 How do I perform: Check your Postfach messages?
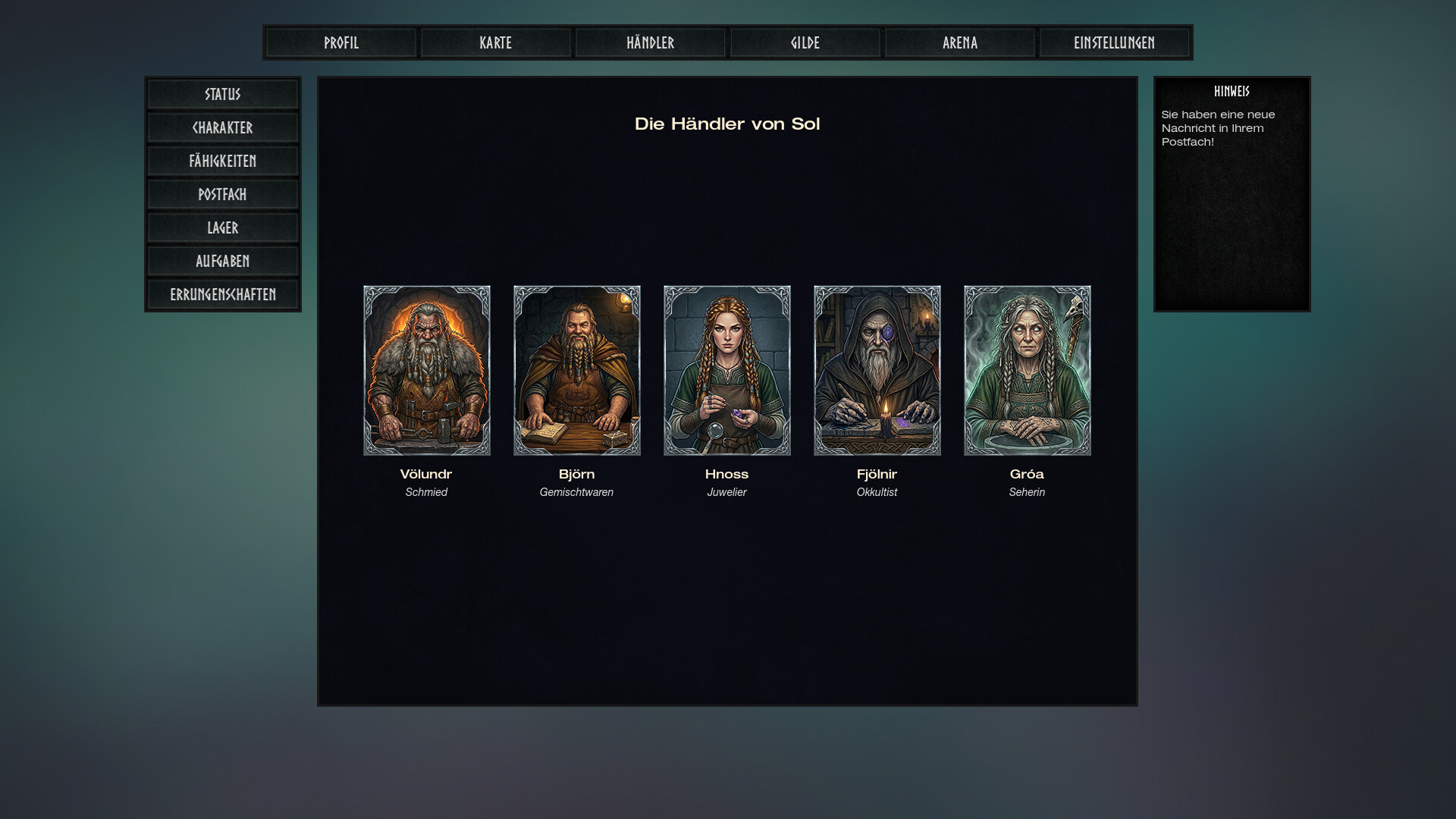222,194
